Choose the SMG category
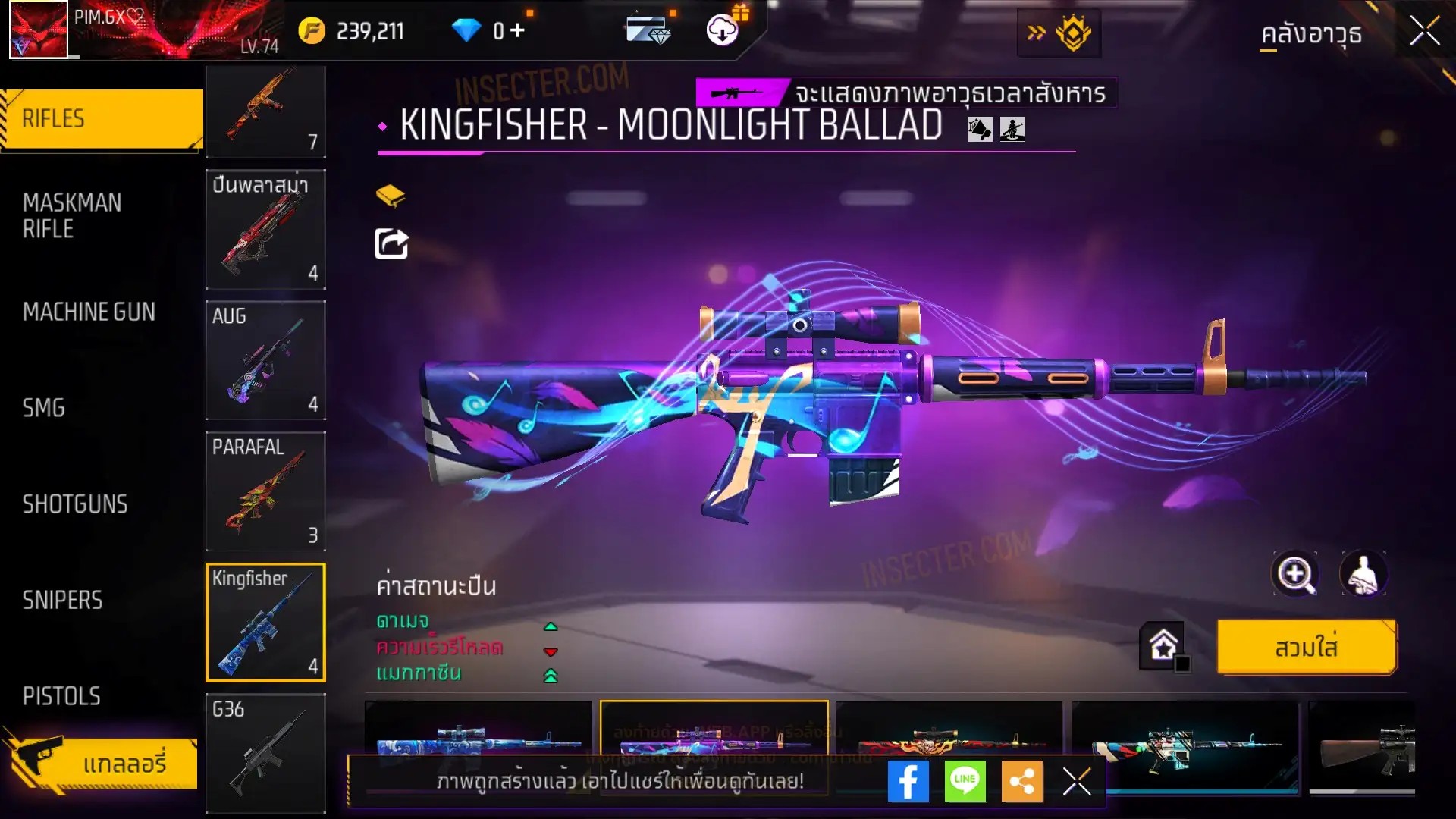The height and width of the screenshot is (819, 1456). pyautogui.click(x=44, y=408)
